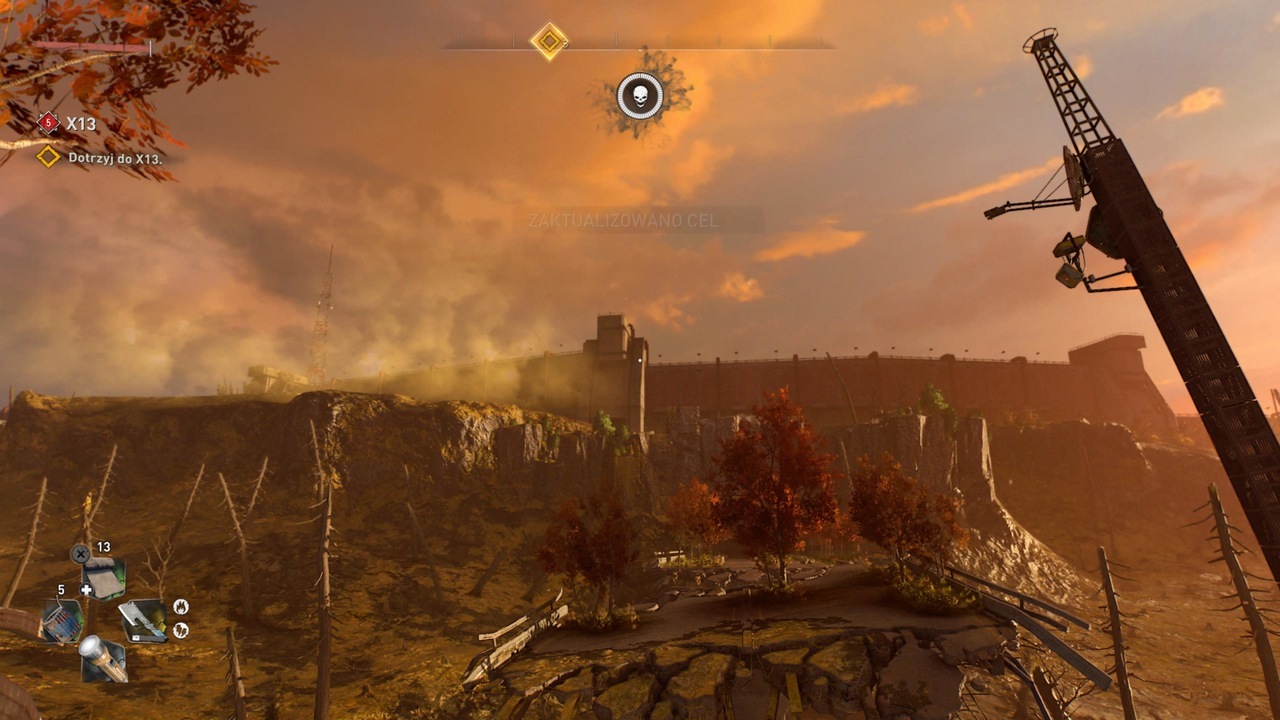This screenshot has height=720, width=1280.
Task: Click the red level 5 diamond beside X13
Action: pos(48,123)
